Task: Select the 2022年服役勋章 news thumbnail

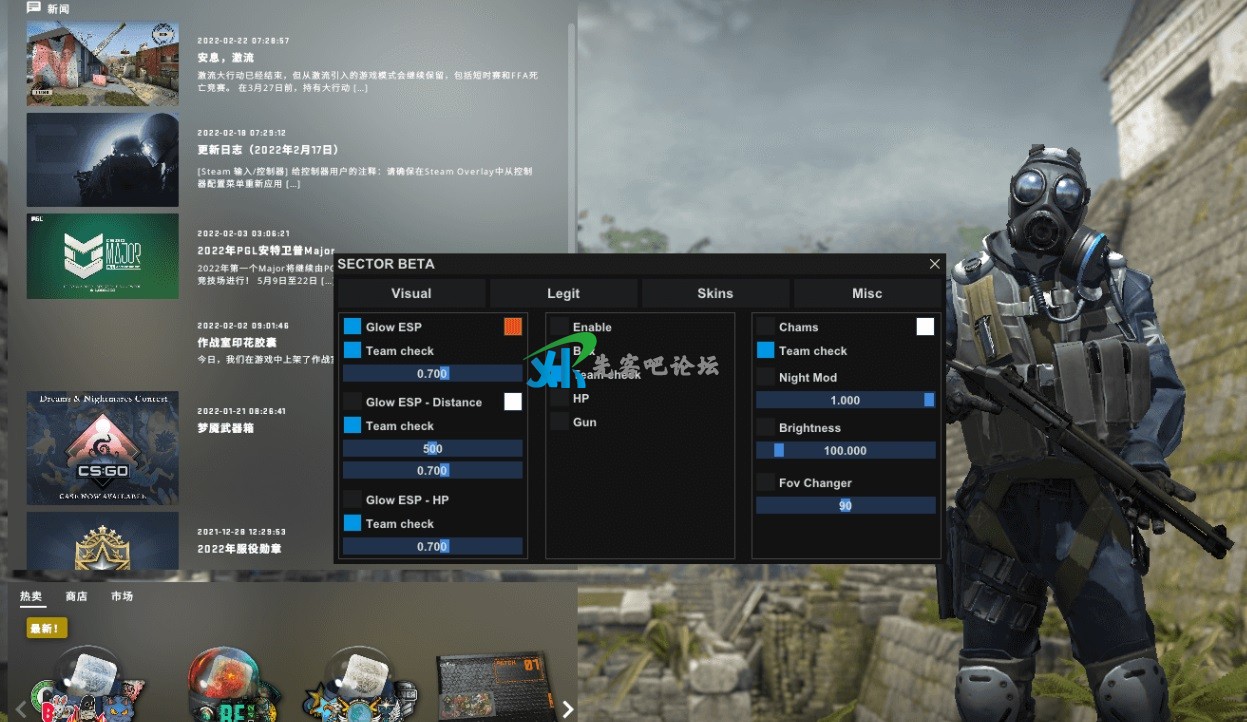Action: (x=102, y=540)
